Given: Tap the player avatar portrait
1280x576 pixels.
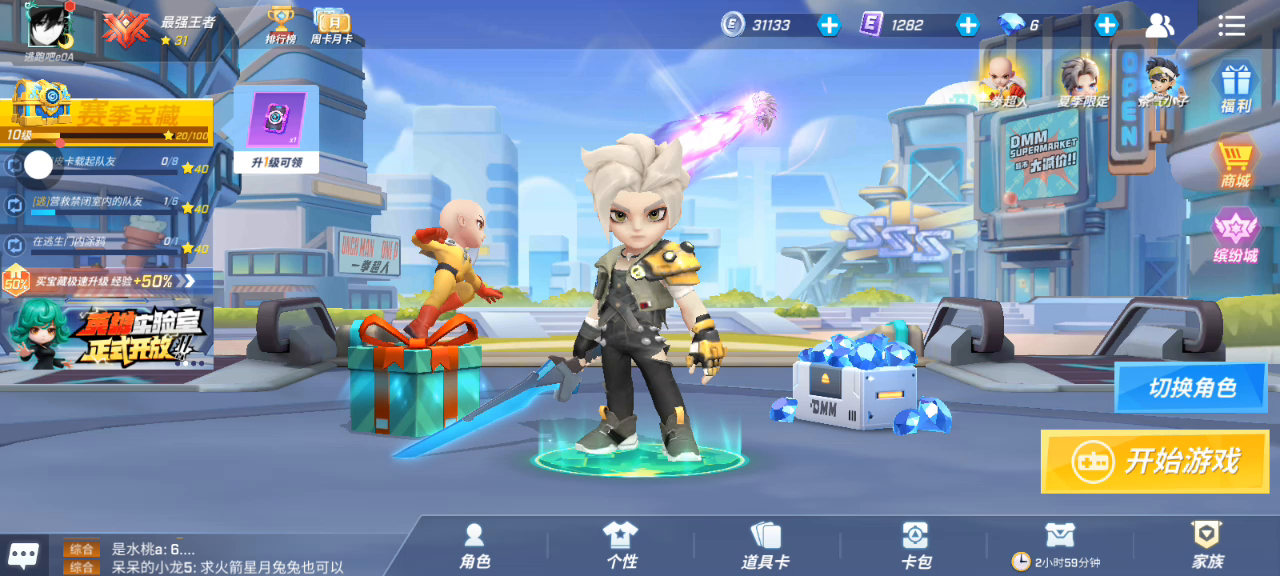Looking at the screenshot, I should (x=48, y=25).
